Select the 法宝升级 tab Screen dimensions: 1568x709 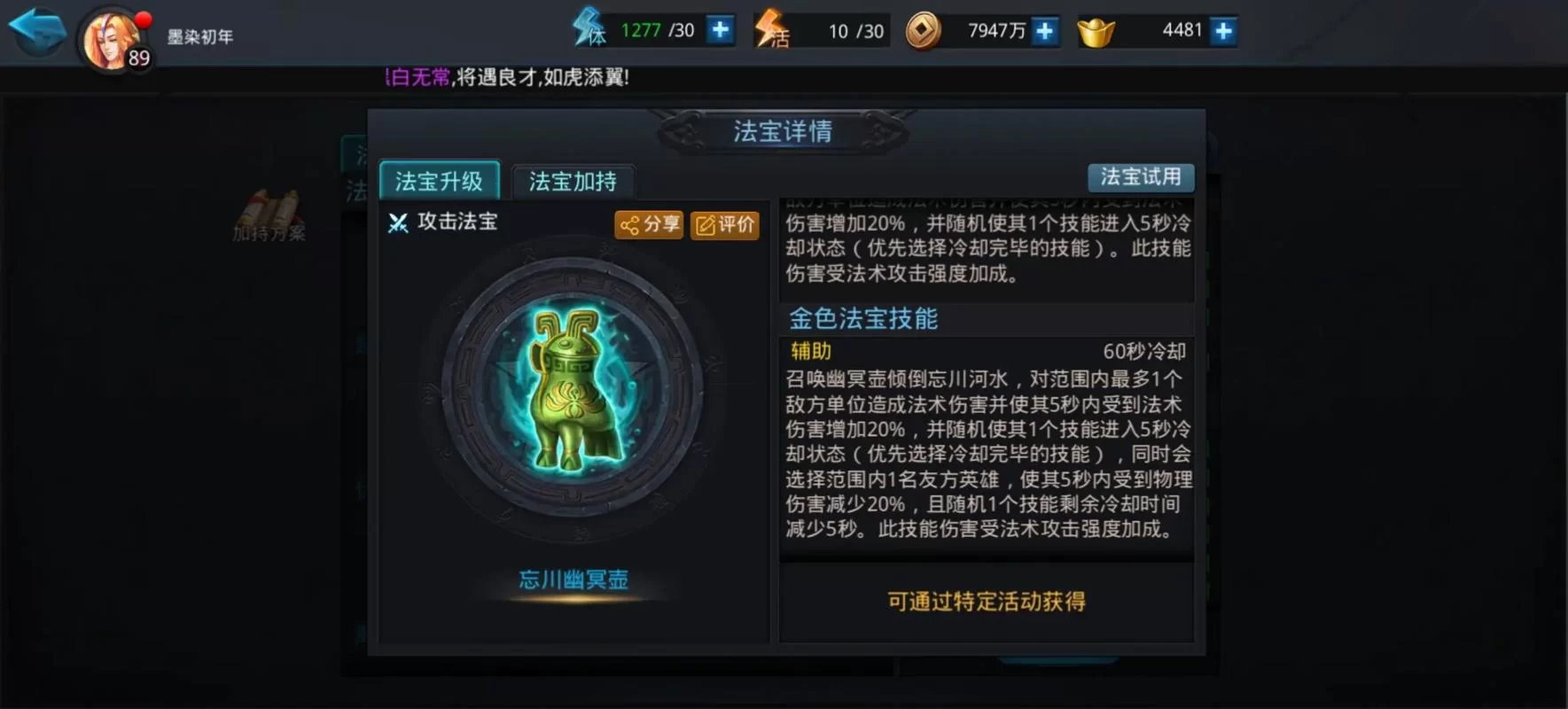click(439, 180)
